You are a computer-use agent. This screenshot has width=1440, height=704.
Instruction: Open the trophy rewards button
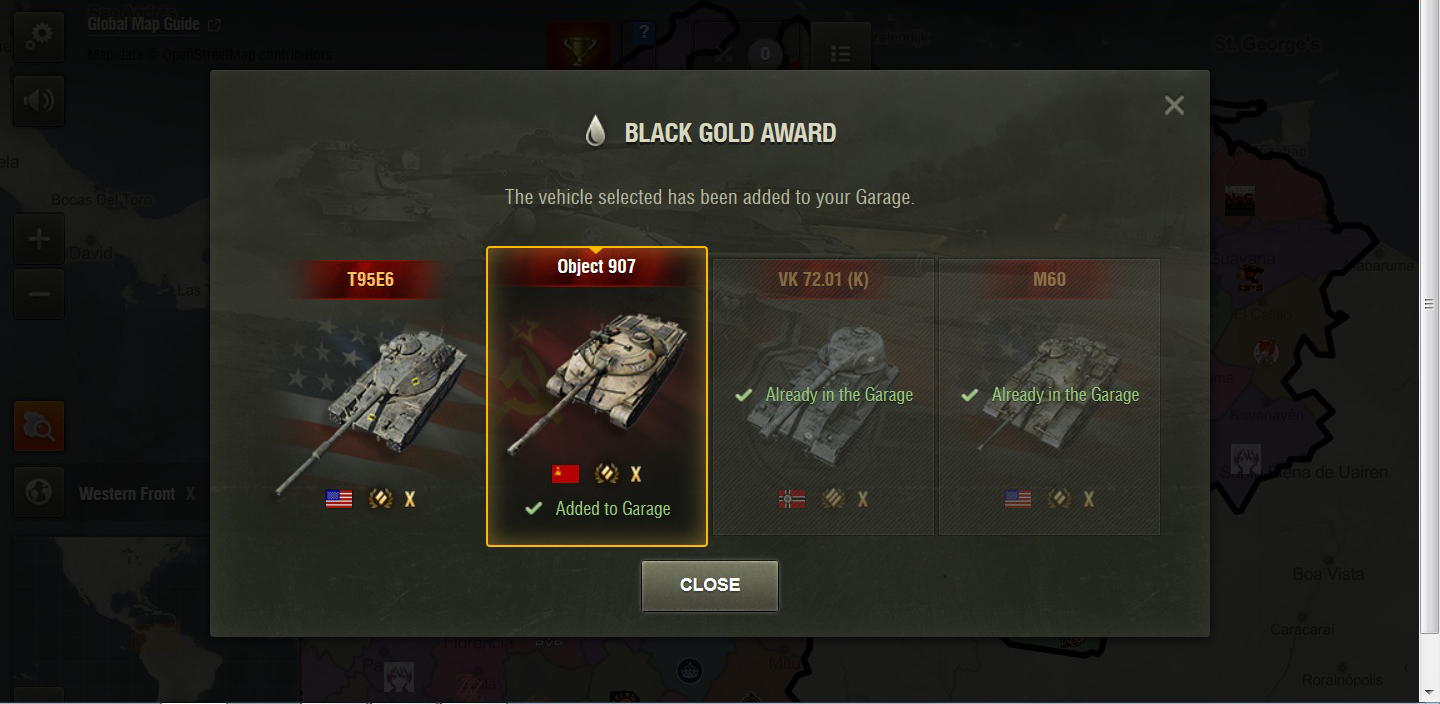(x=578, y=50)
